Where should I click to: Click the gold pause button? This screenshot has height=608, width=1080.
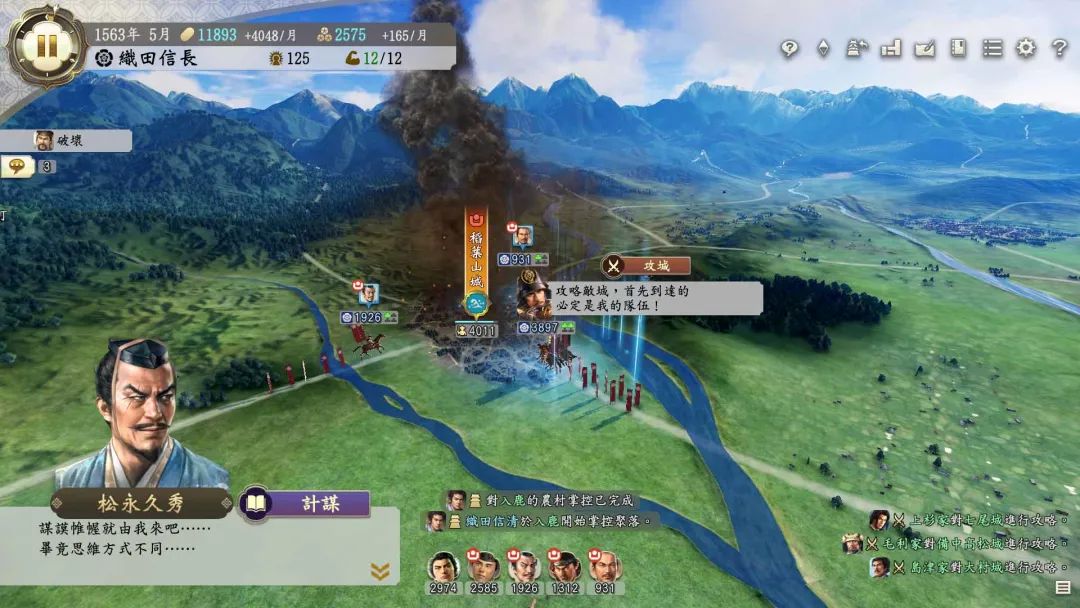click(46, 46)
